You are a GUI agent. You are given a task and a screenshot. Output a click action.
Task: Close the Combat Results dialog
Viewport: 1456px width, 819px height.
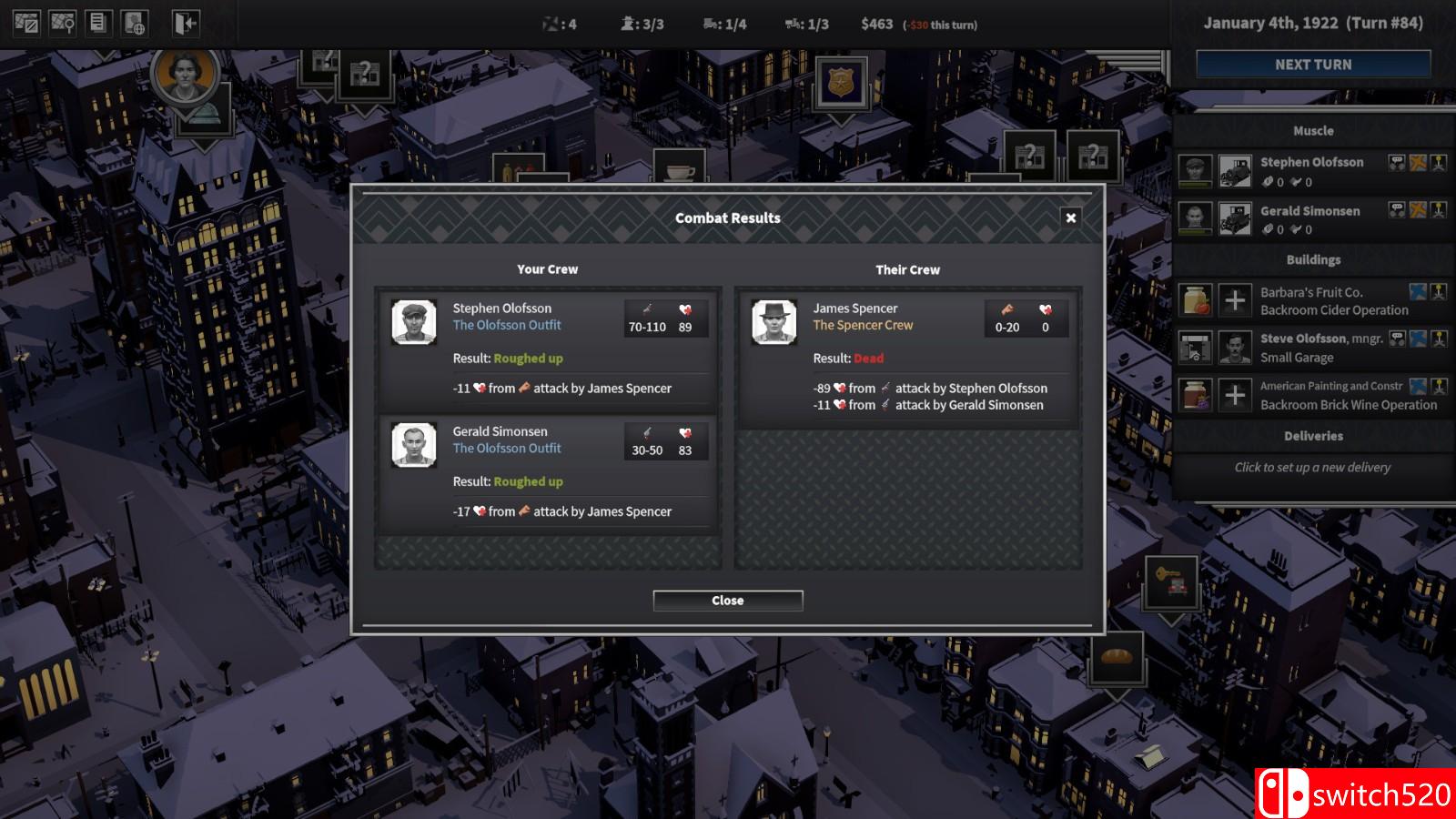click(727, 601)
